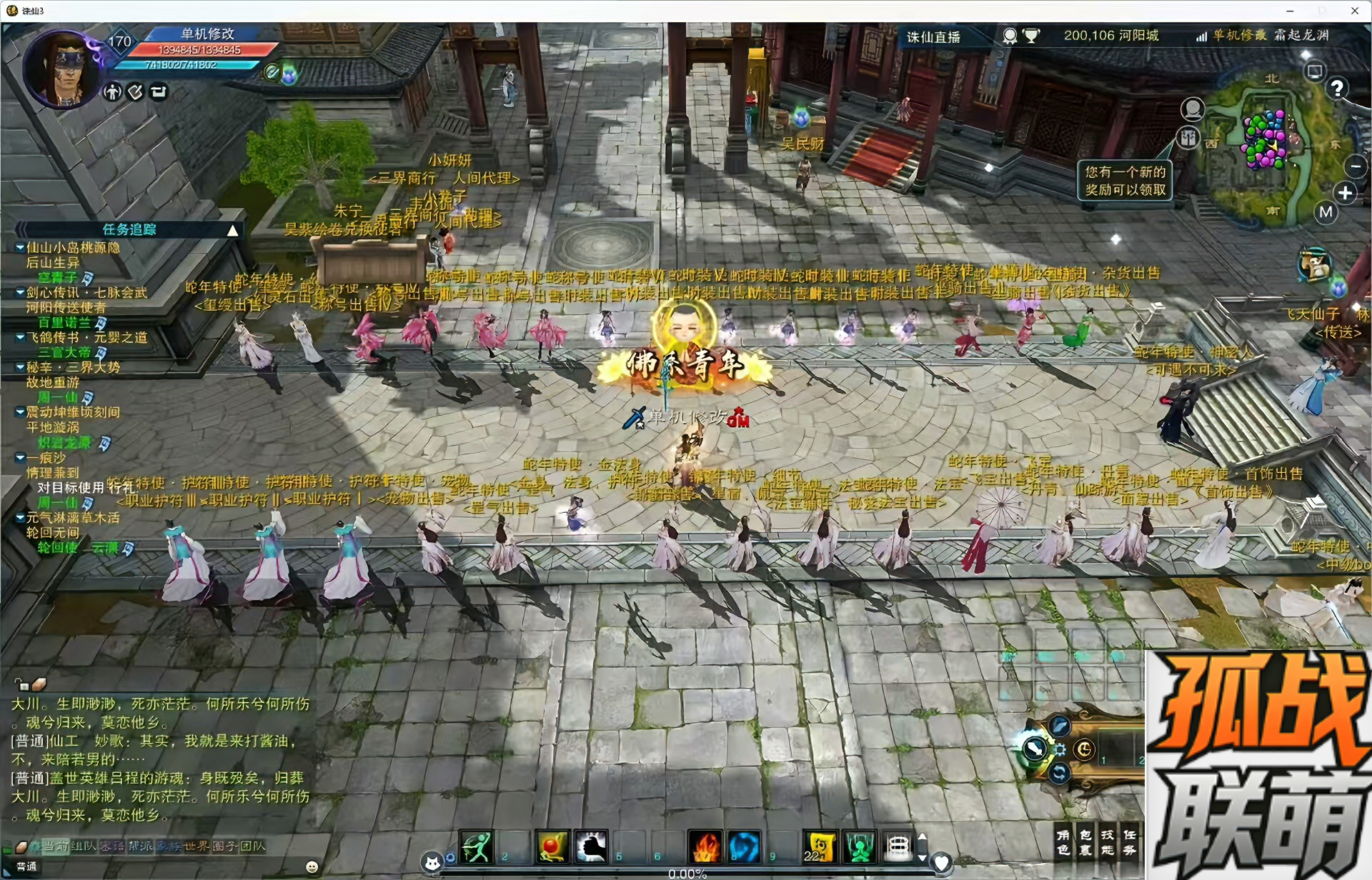
Task: Open the 任务 quest log
Action: pyautogui.click(x=1130, y=842)
